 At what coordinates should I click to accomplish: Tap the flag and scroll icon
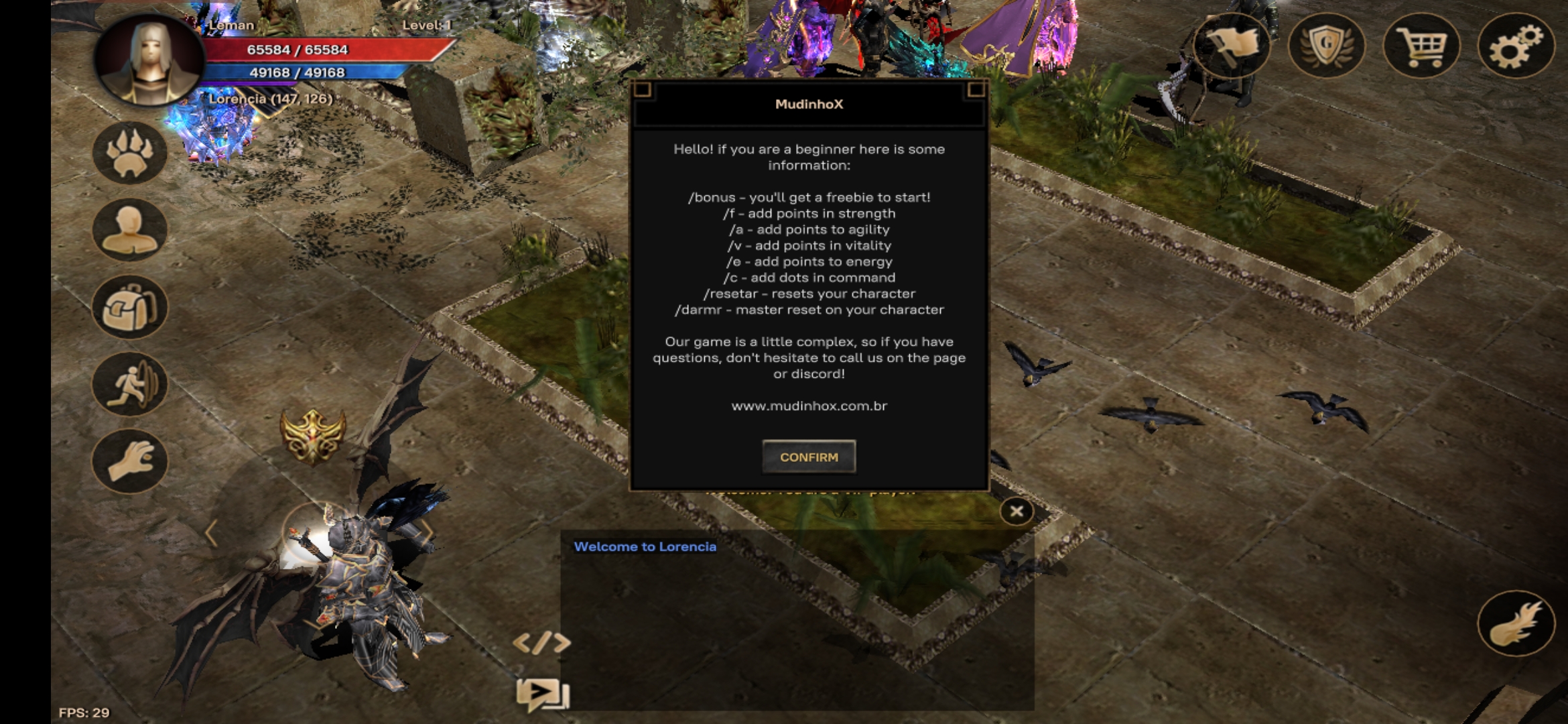coord(1232,46)
